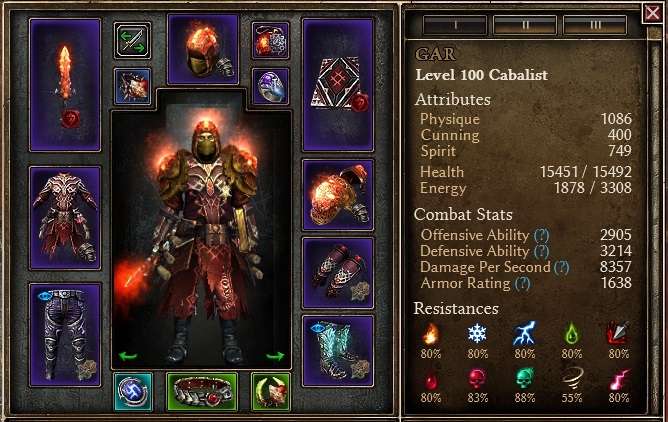The height and width of the screenshot is (422, 668).
Task: Show the Damage Per Second help icon
Action: coord(562,267)
